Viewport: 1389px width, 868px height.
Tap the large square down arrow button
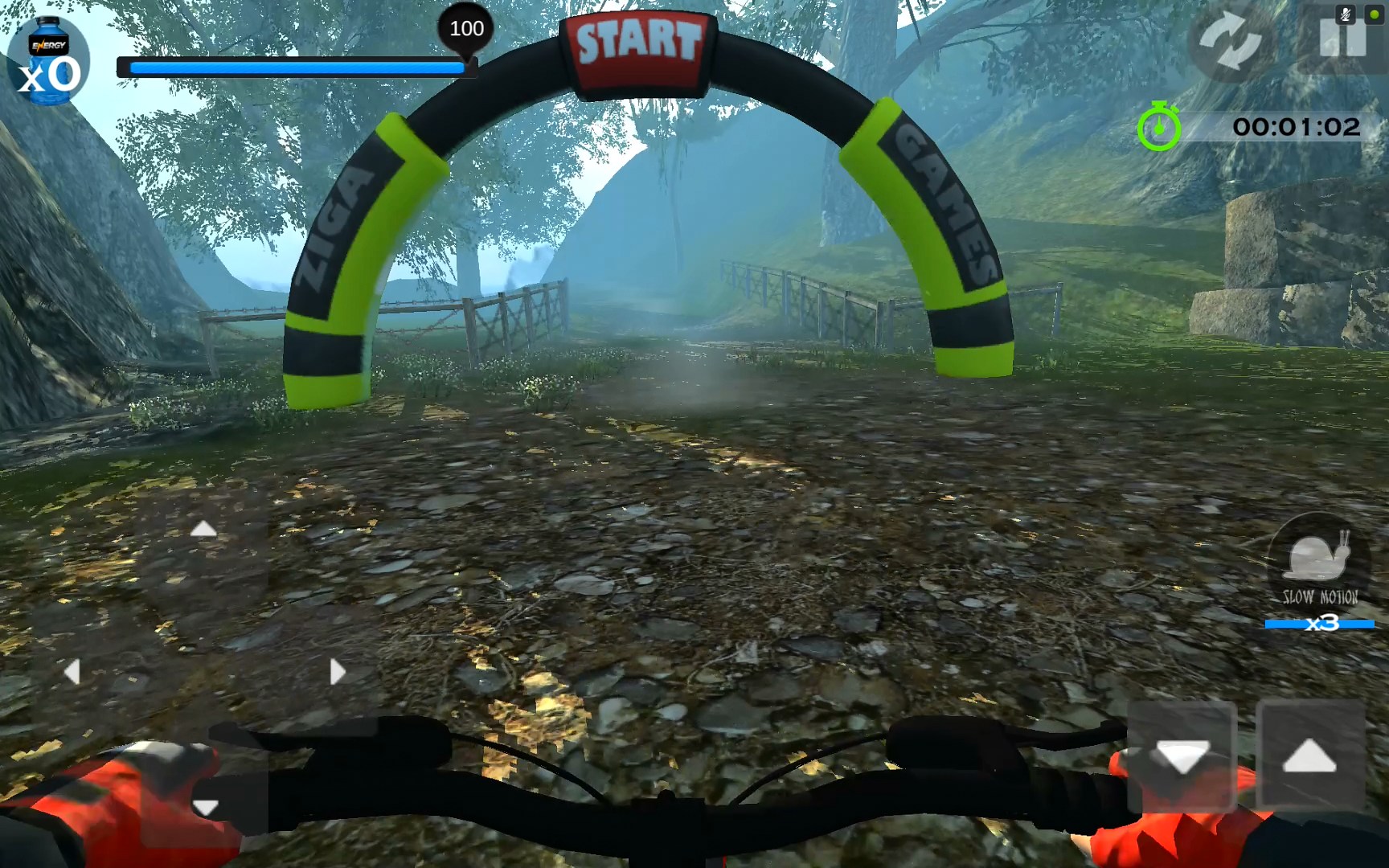1182,756
